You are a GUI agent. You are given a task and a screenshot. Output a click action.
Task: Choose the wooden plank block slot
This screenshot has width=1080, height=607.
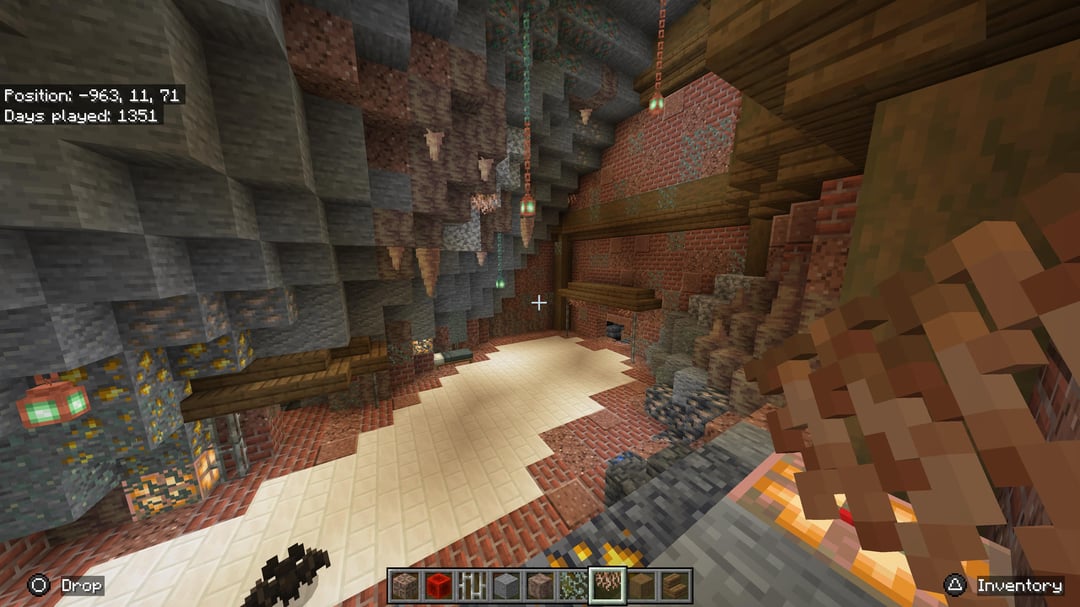(x=641, y=585)
